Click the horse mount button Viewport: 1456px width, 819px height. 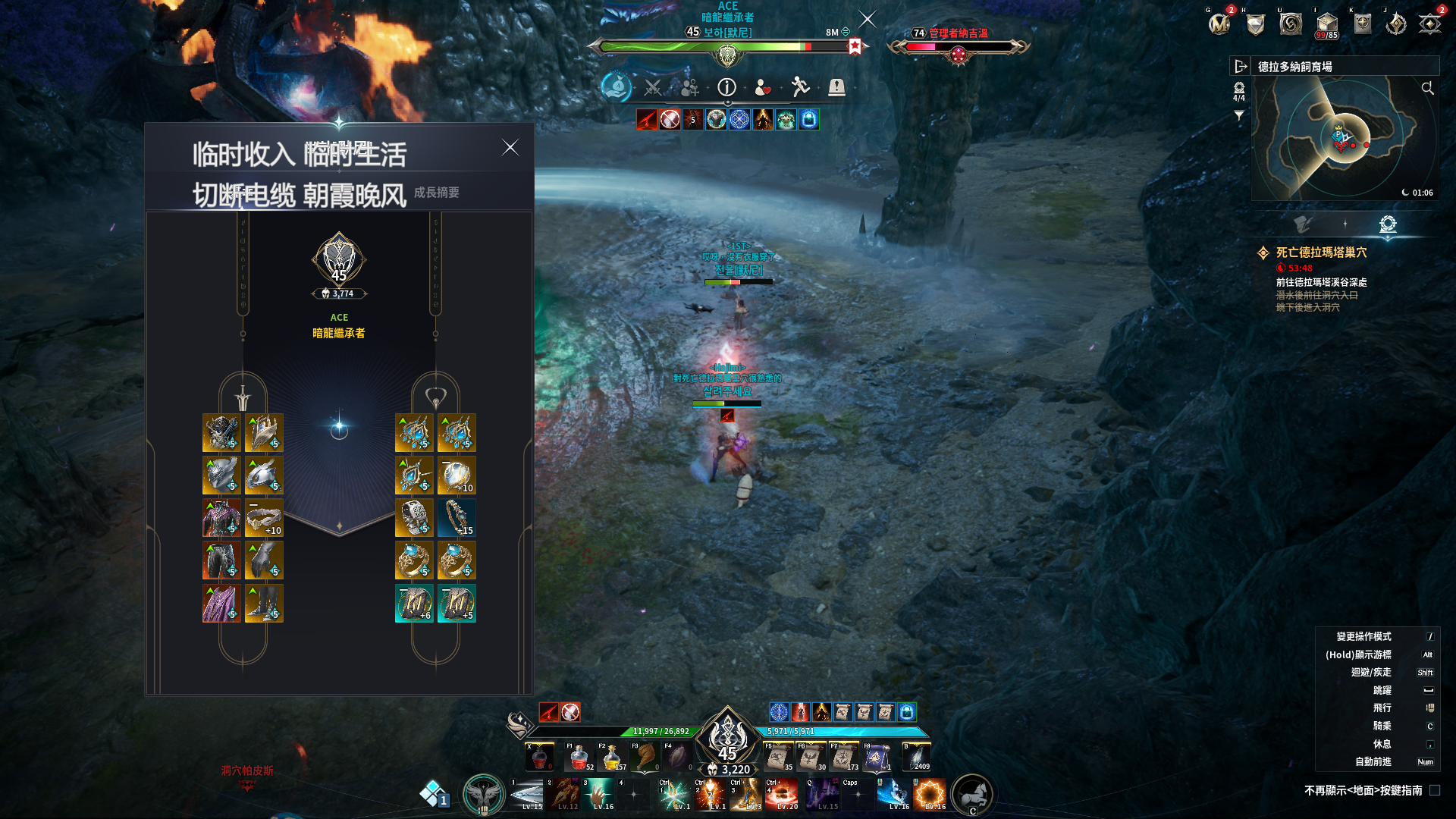coord(972,795)
